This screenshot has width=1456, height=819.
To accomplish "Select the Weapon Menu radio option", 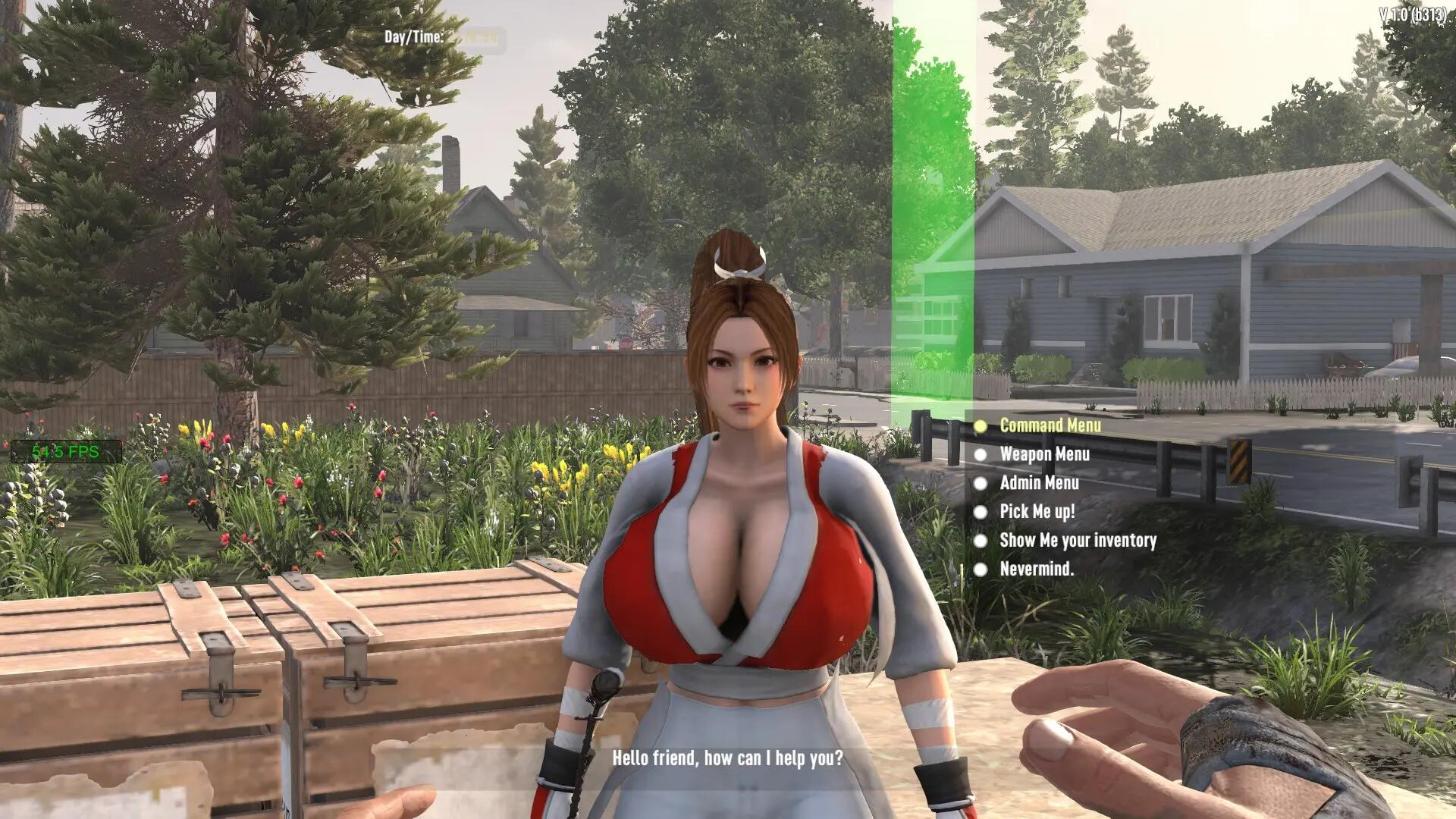I will click(1044, 455).
